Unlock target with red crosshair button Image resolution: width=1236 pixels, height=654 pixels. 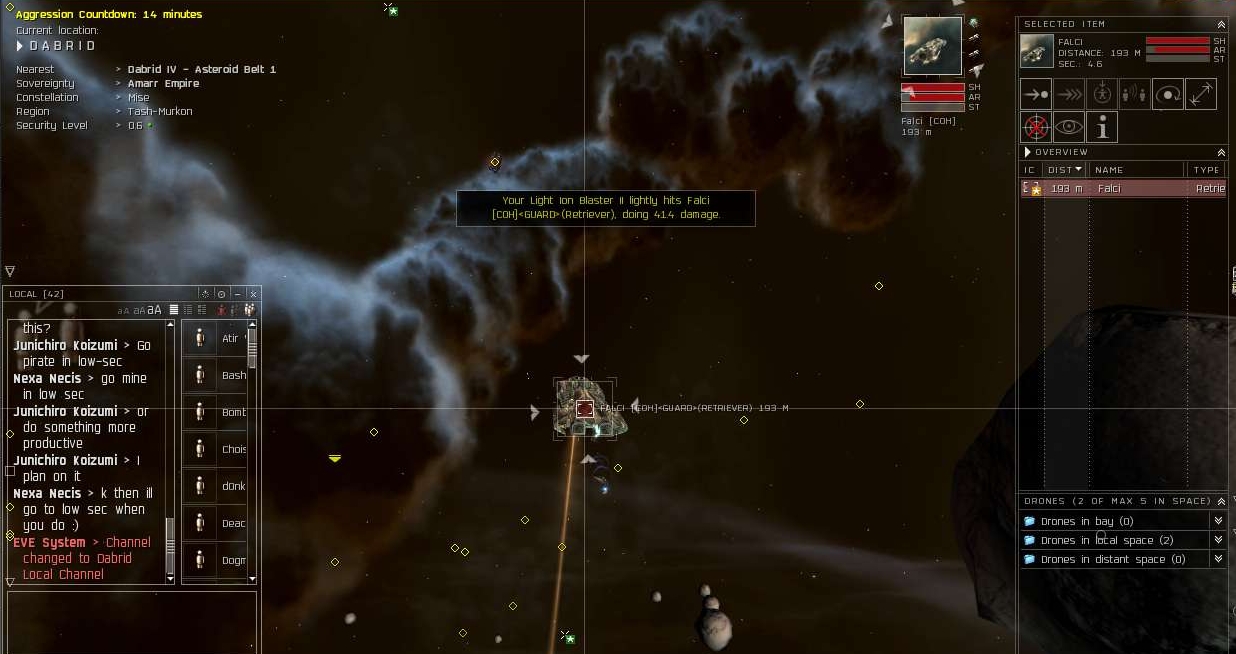1036,127
